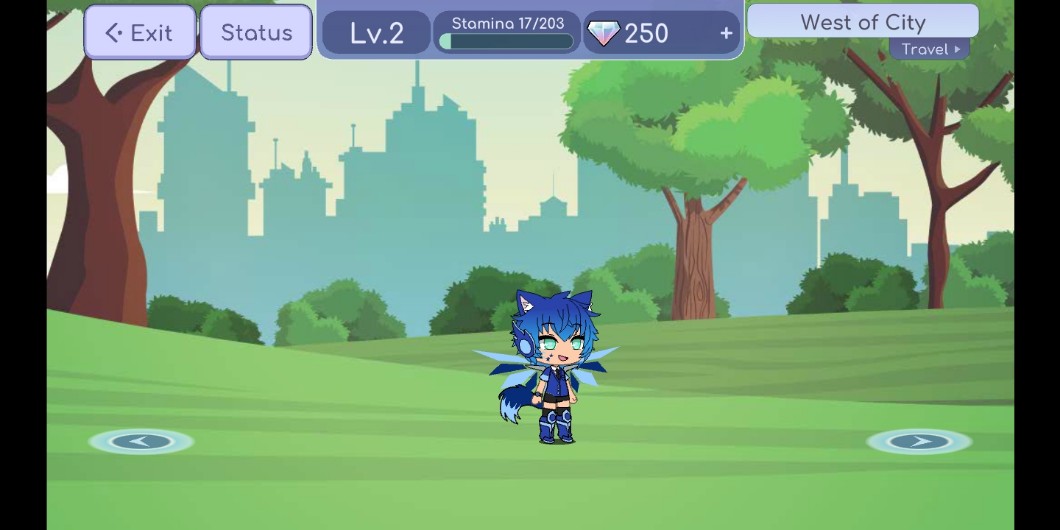Add more gems with the plus button
This screenshot has width=1060, height=530.
(x=726, y=33)
